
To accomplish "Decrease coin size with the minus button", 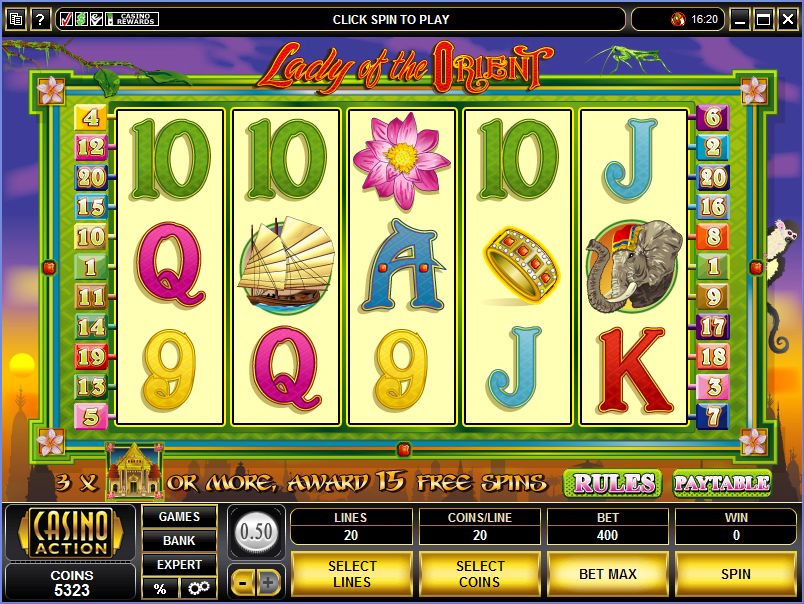I will click(243, 581).
